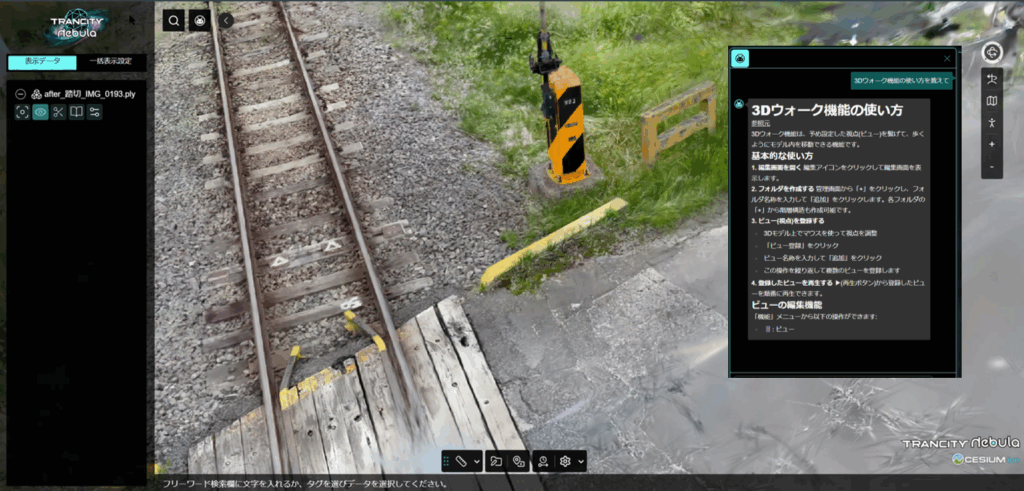Activate the walking person mode button

pyautogui.click(x=992, y=123)
